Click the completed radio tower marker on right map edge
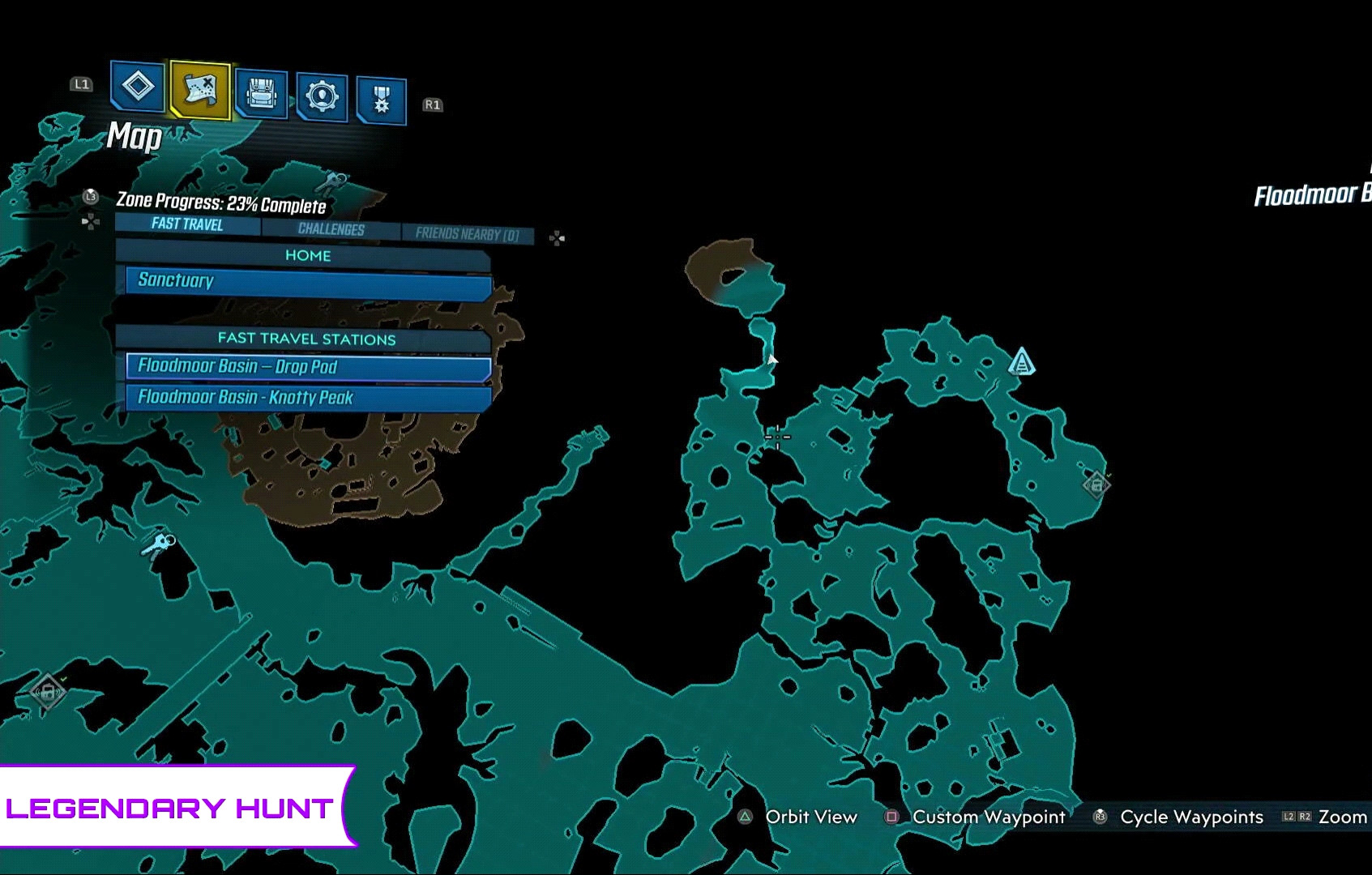Viewport: 1372px width, 875px height. coord(1098,484)
